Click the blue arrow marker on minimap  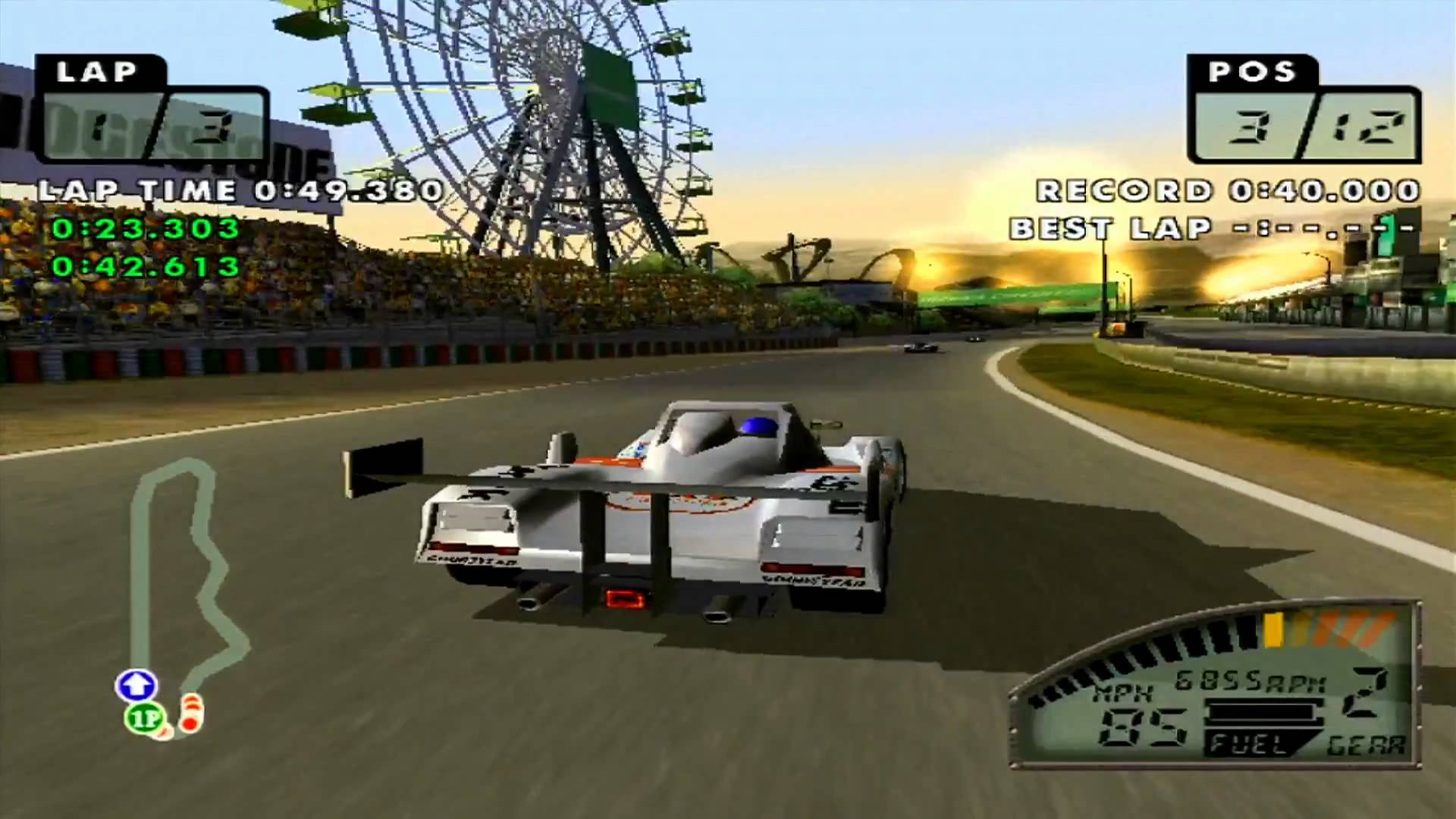[x=136, y=686]
